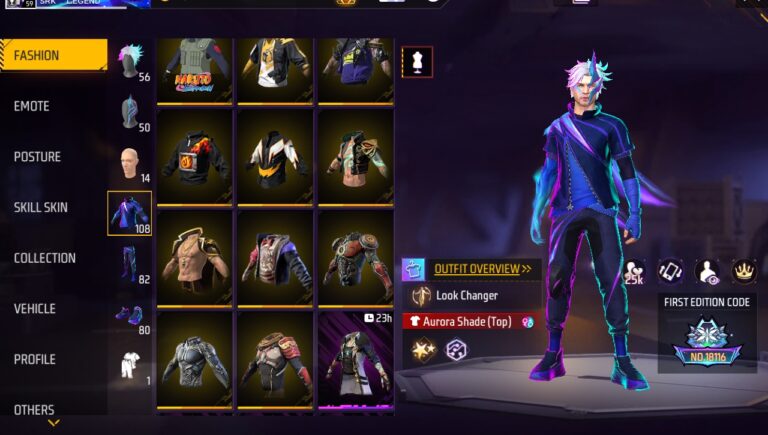The image size is (768, 435).
Task: Equip the Naruto Shippuden vest top
Action: coord(194,70)
